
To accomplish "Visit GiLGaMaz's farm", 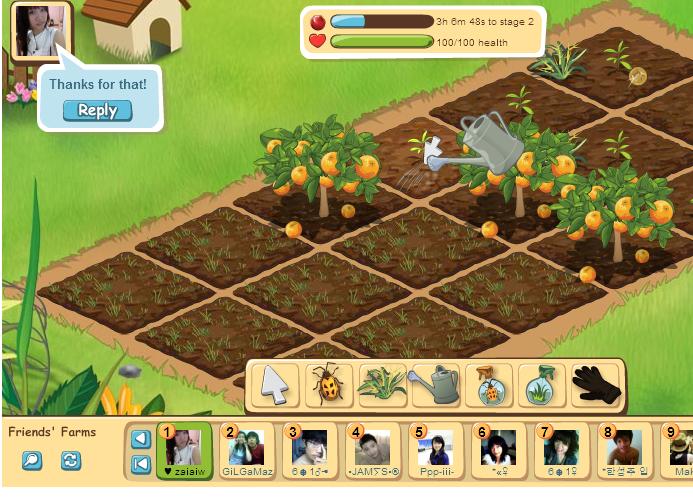I will (247, 451).
